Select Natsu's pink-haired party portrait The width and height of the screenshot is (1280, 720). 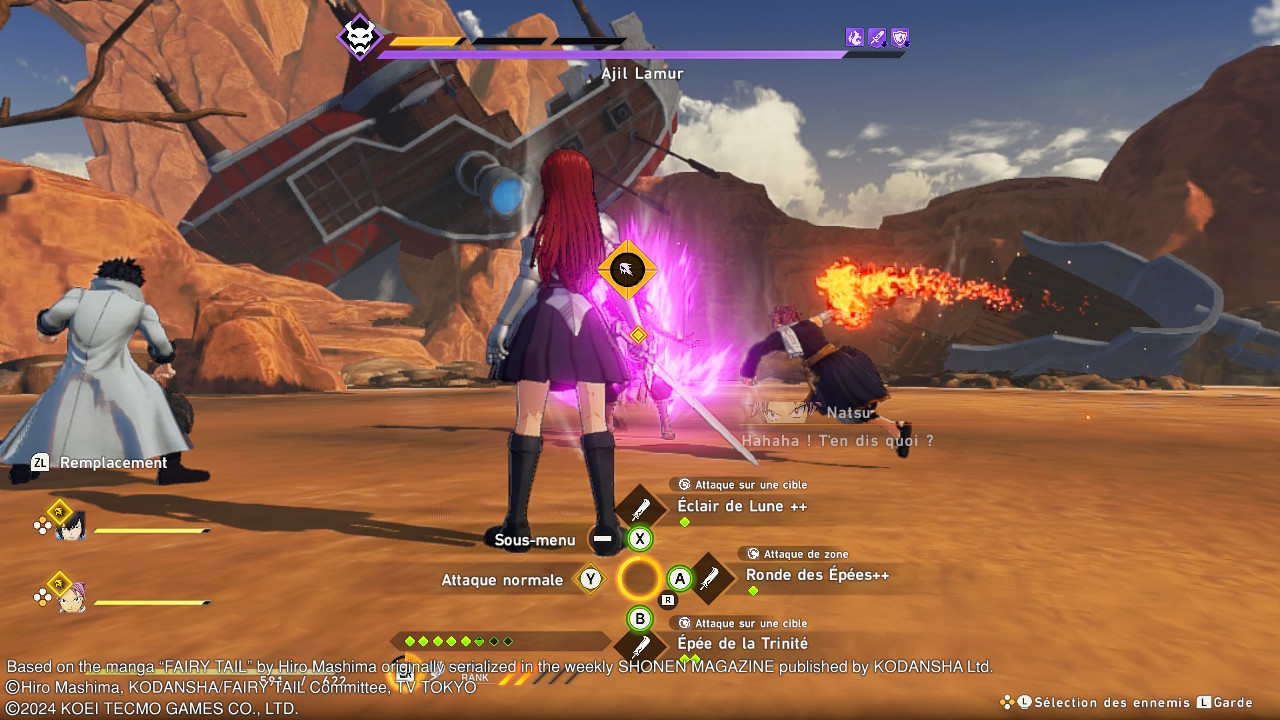(x=70, y=597)
